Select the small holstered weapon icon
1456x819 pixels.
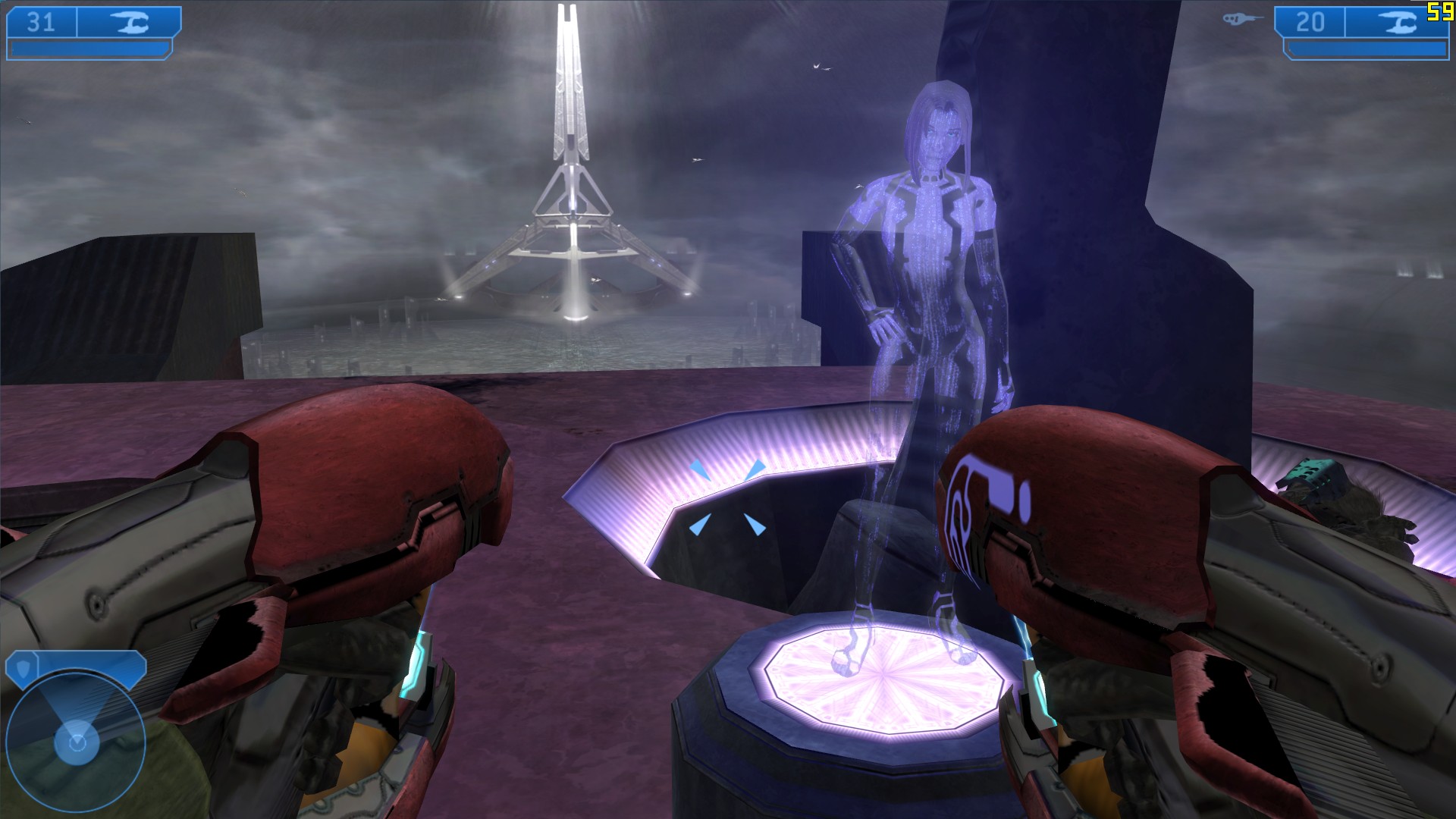point(1241,19)
